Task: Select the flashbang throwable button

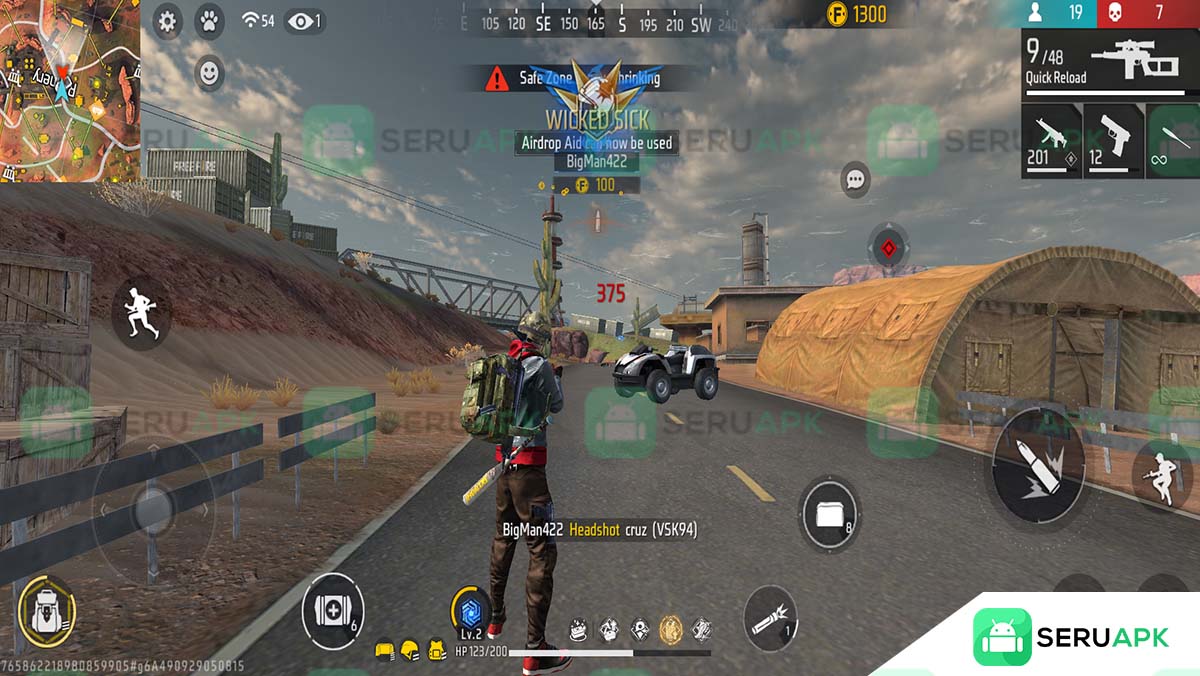Action: (x=771, y=619)
